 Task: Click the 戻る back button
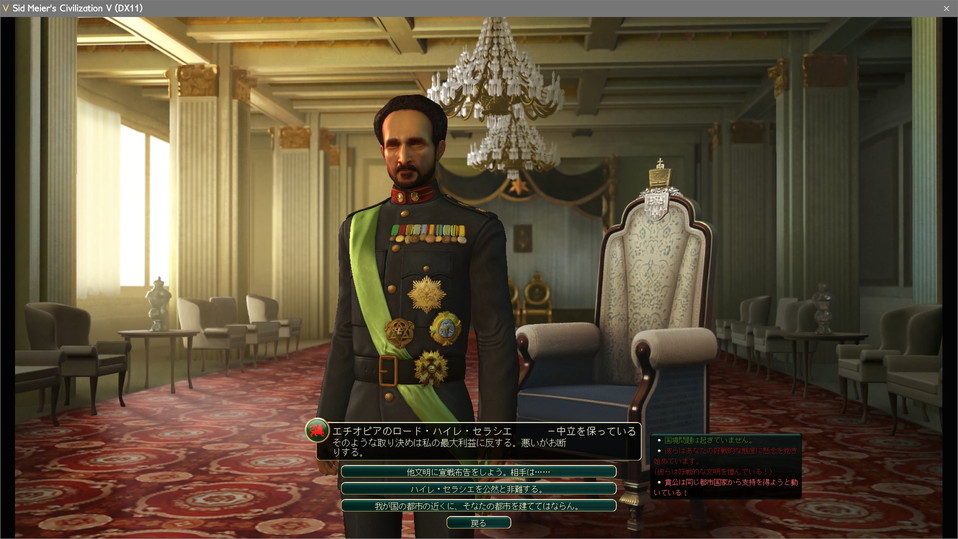(478, 522)
